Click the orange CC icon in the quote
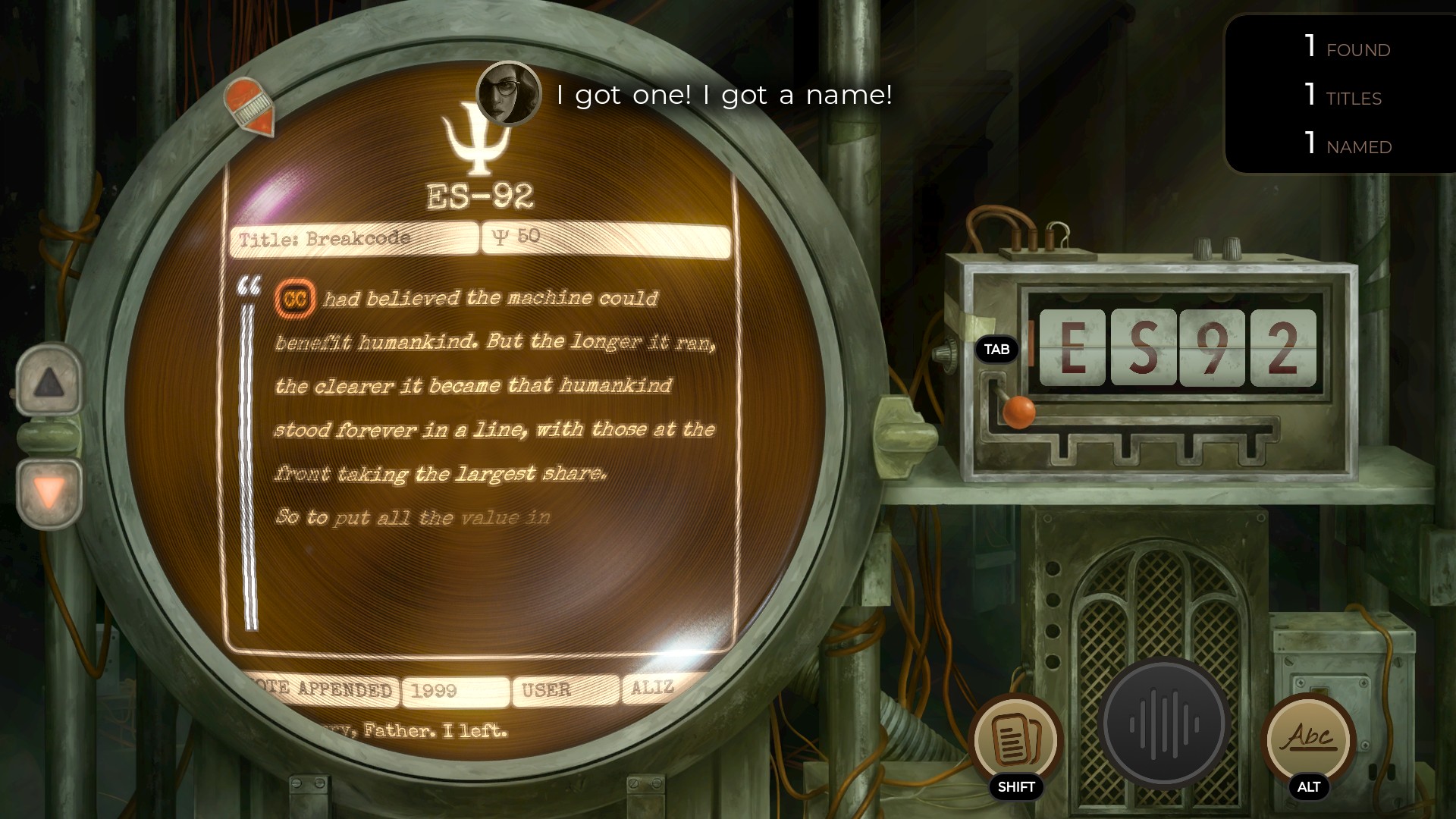The image size is (1456, 819). point(296,299)
